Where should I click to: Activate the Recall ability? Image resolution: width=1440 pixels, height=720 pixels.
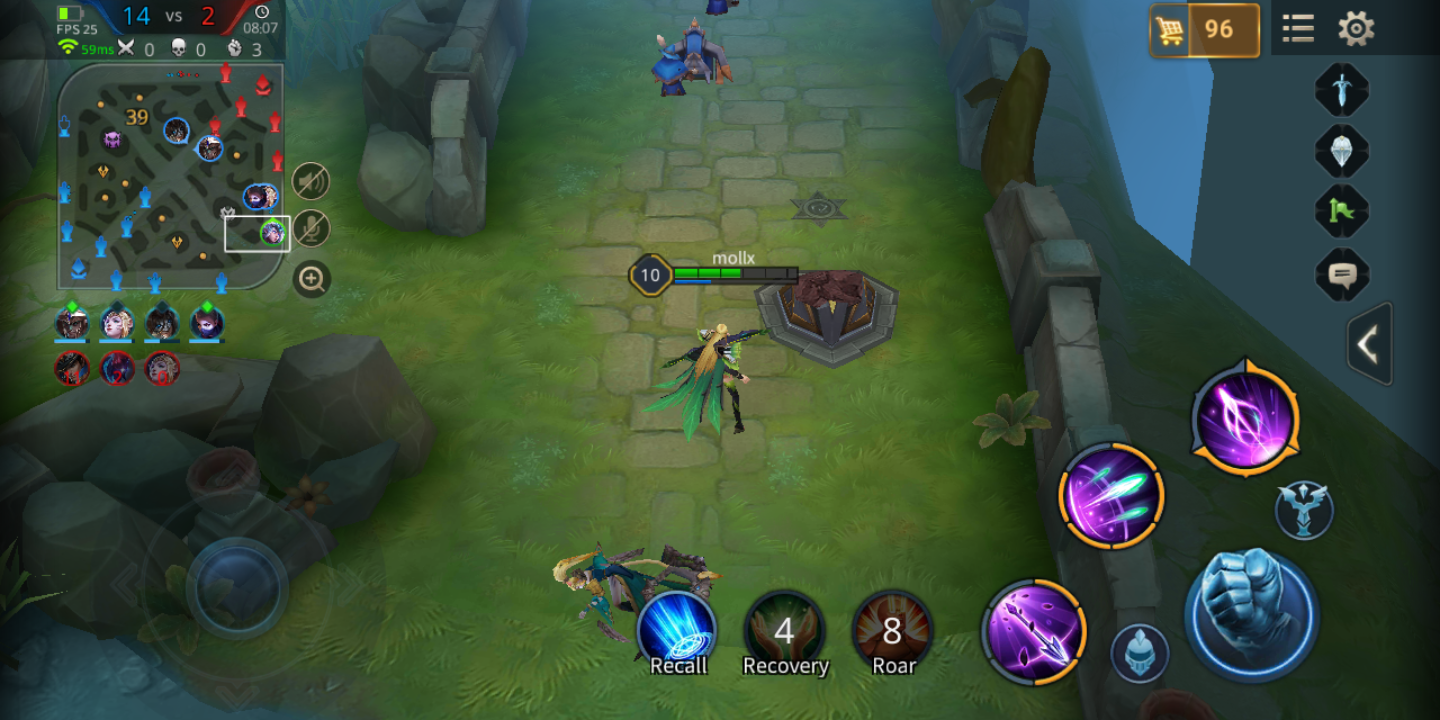(x=678, y=634)
